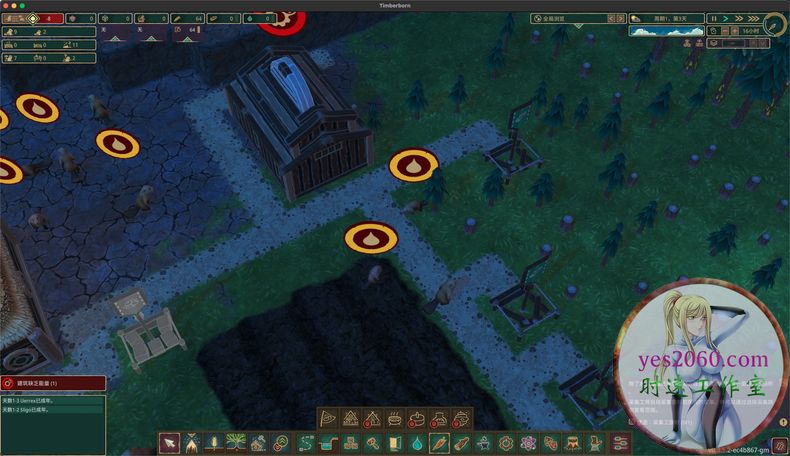Image resolution: width=790 pixels, height=456 pixels.
Task: Set game to double fast-forward speed
Action: (x=739, y=18)
